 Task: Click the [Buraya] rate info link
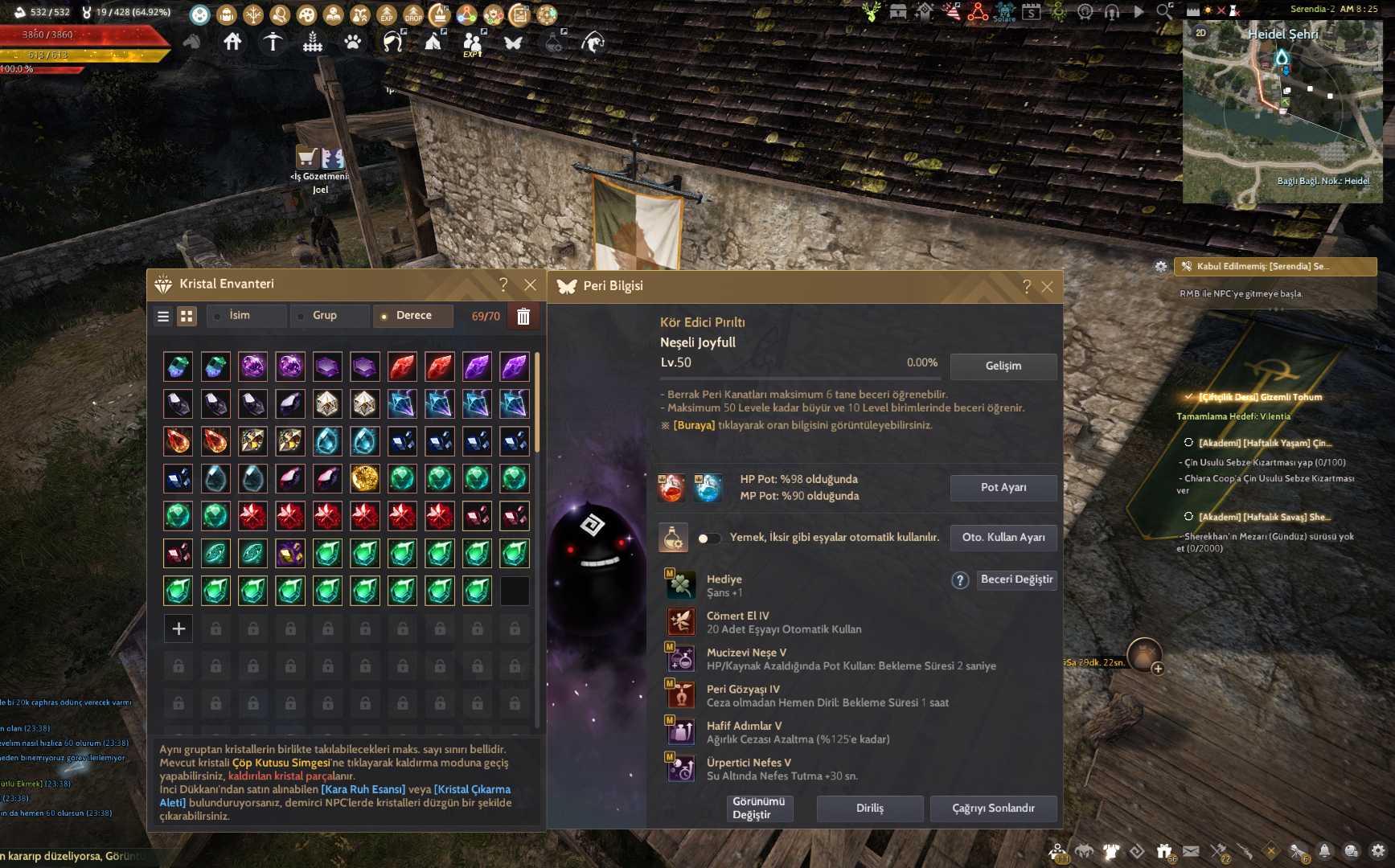tap(694, 425)
